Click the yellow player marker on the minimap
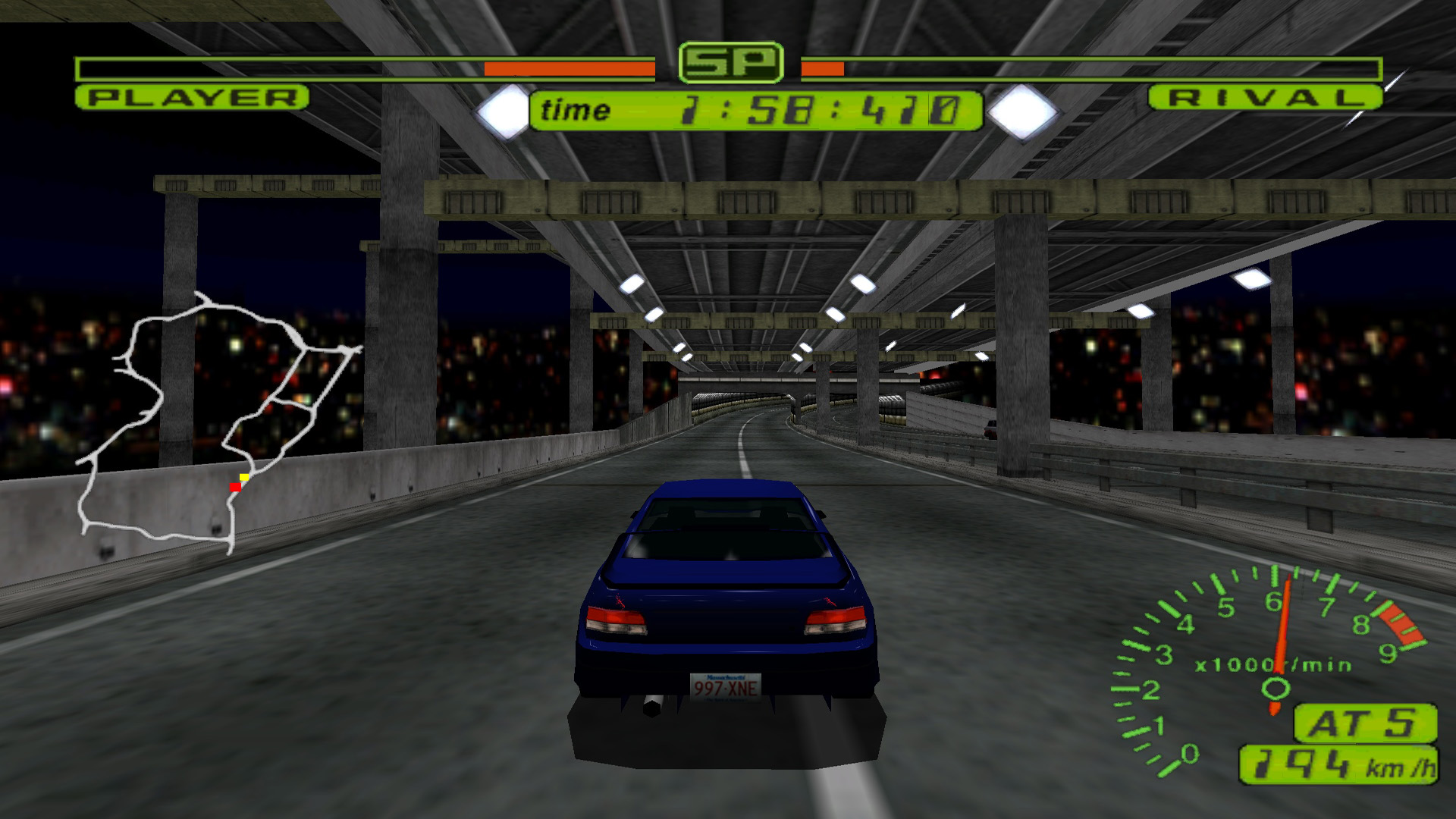This screenshot has height=819, width=1456. 243,476
